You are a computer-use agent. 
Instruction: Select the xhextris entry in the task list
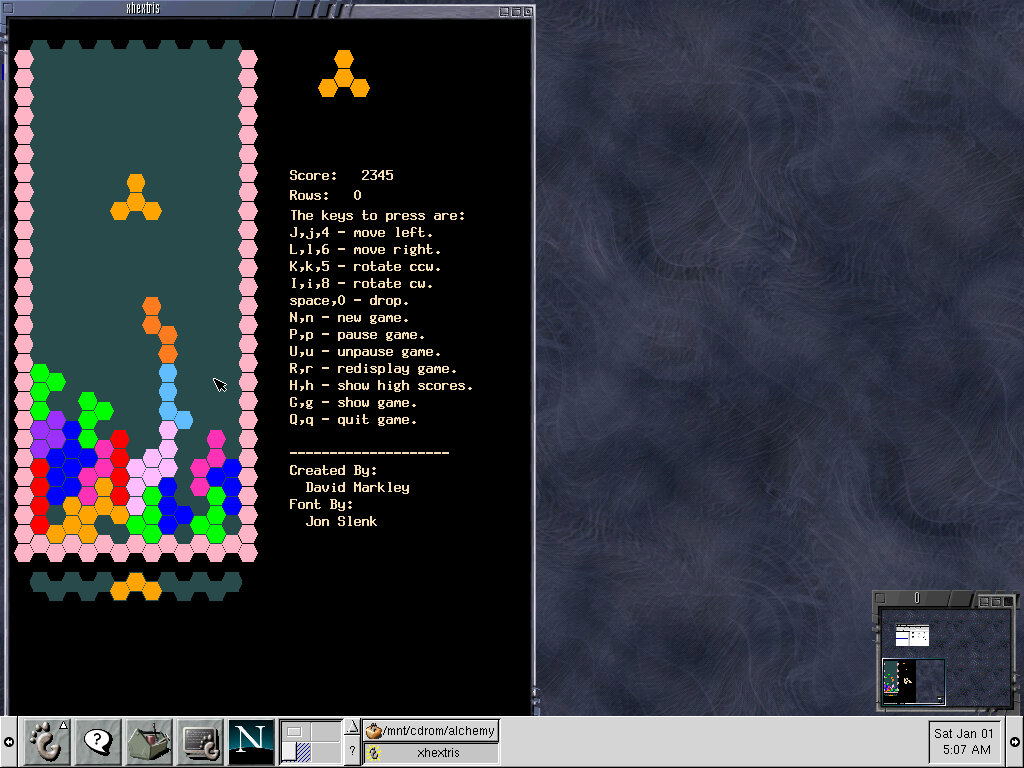point(430,753)
